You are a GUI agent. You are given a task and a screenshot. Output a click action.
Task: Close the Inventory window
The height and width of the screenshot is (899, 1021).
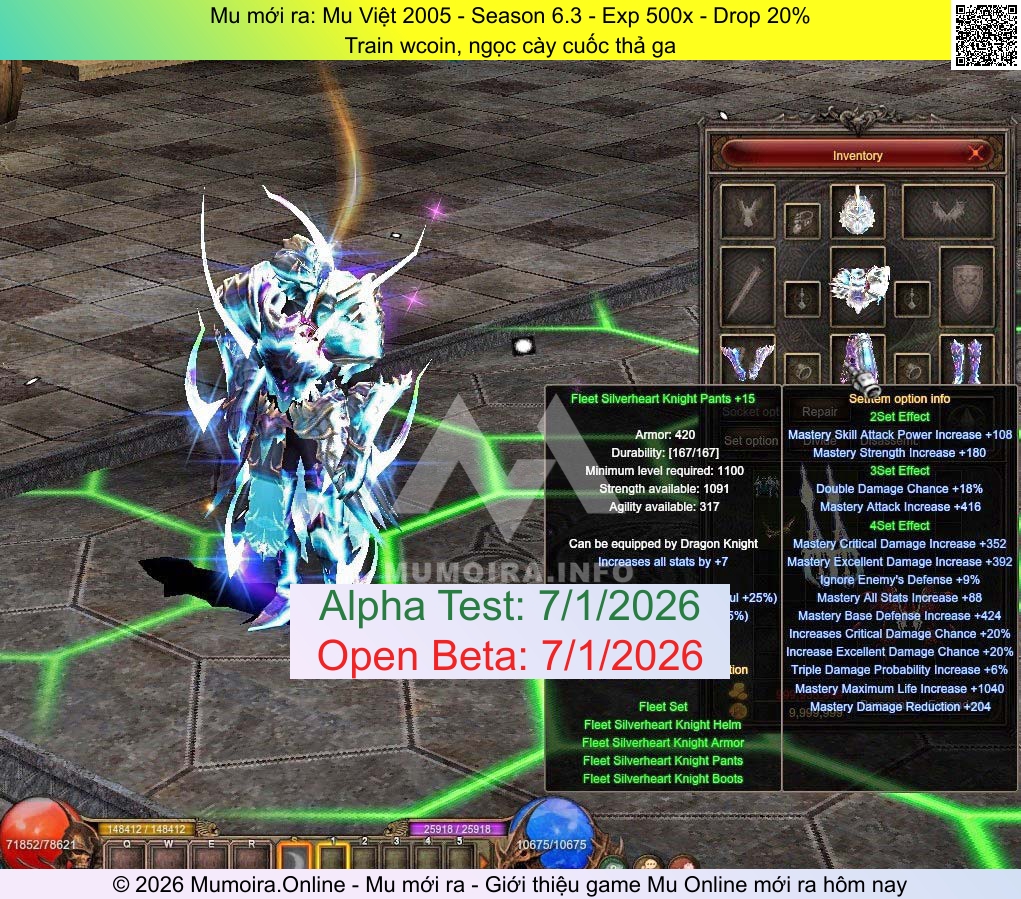976,154
